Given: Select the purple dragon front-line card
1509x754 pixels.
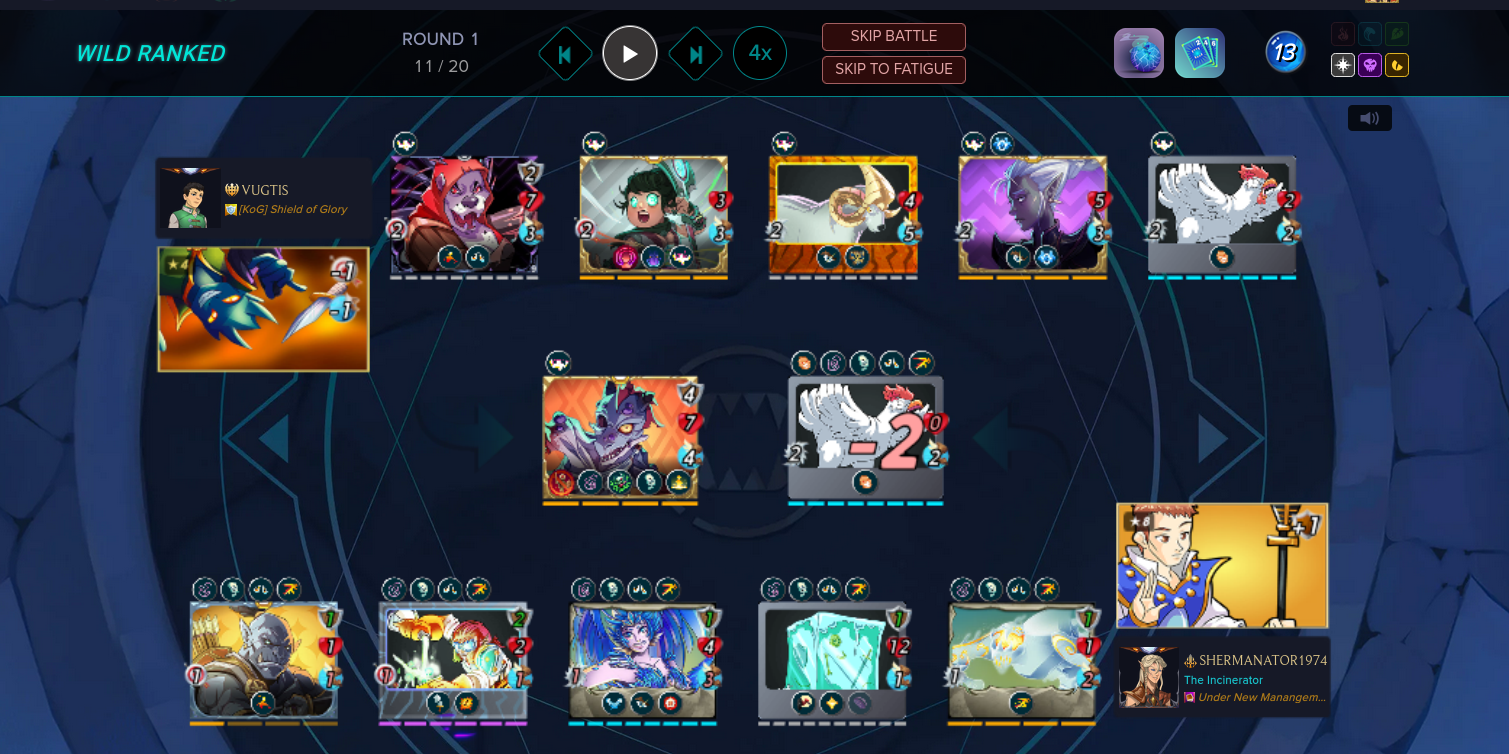Looking at the screenshot, I should (x=620, y=438).
